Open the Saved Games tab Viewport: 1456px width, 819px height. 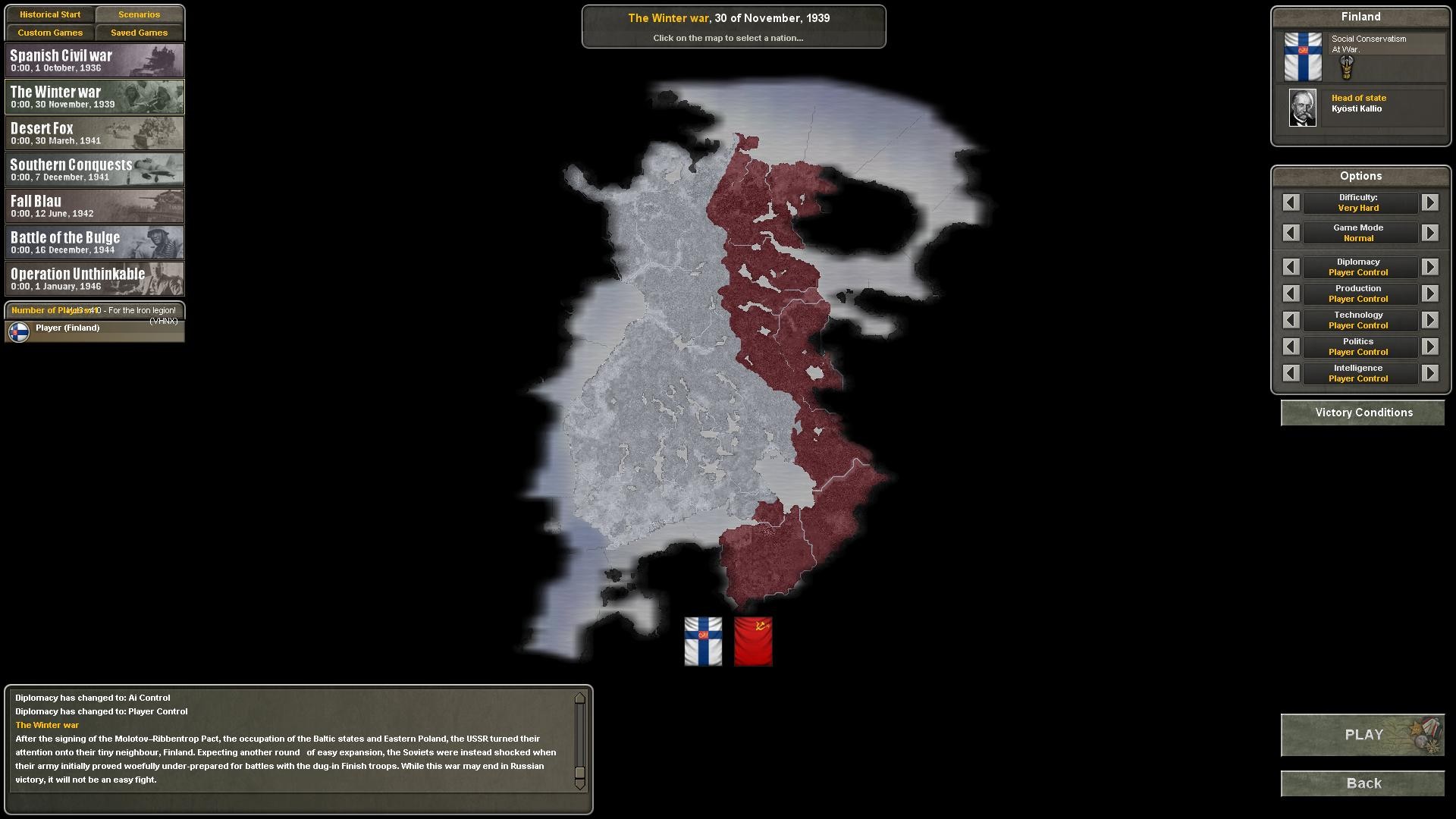139,33
